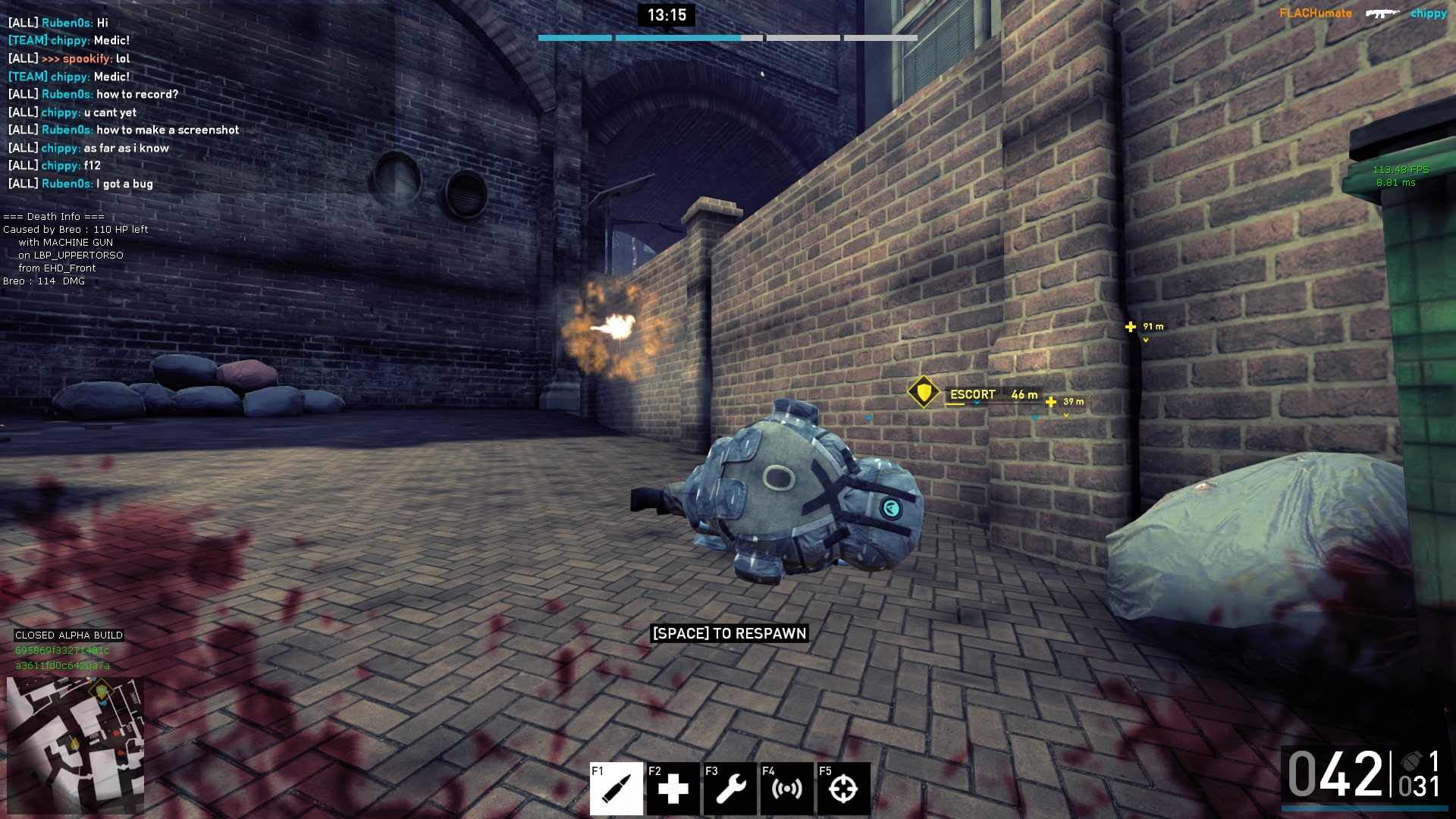Select the 91 m medic cross marker

[x=1131, y=327]
